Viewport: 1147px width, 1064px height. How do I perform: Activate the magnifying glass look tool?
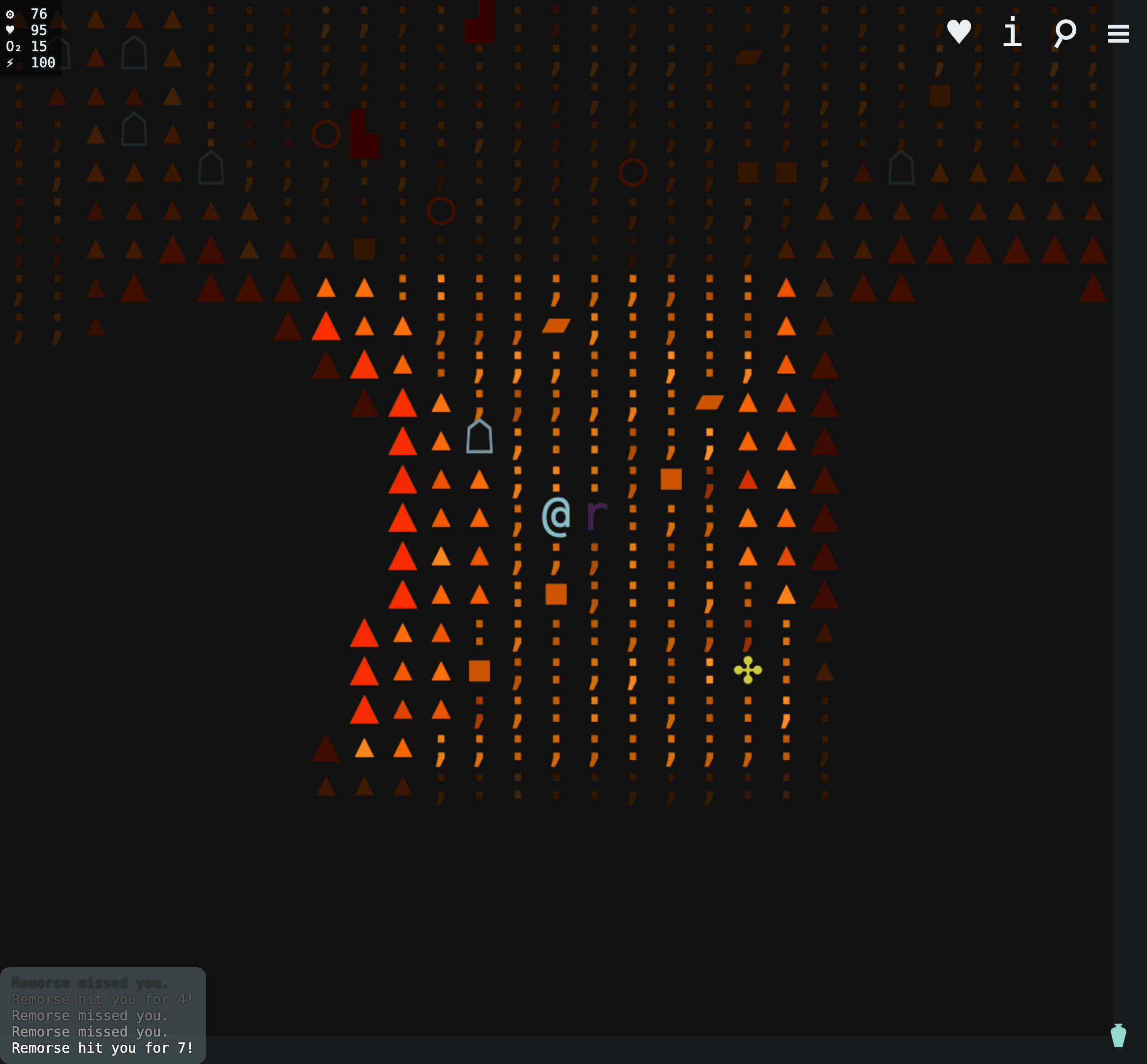tap(1065, 32)
